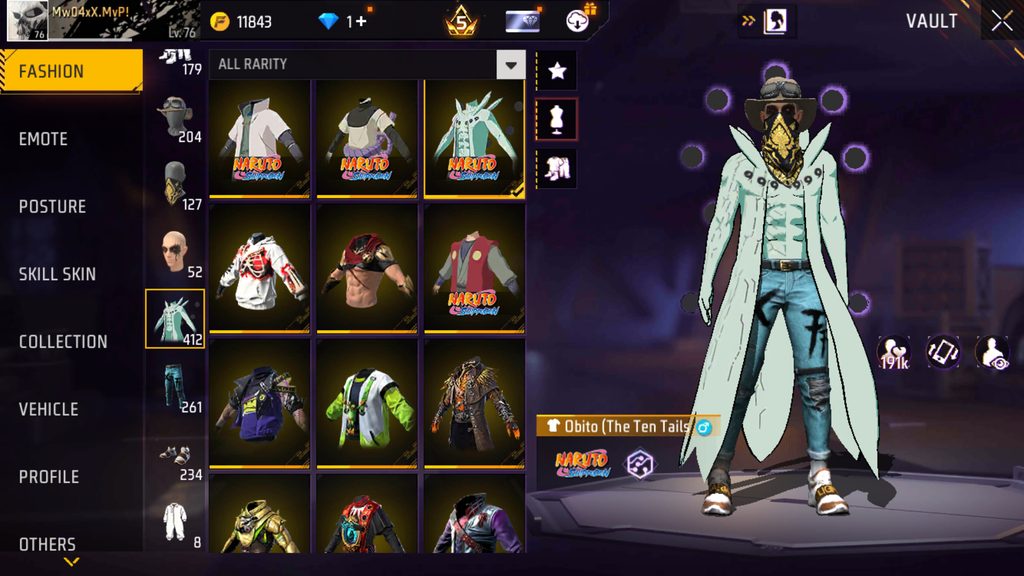Select the green and white jacket

click(368, 403)
